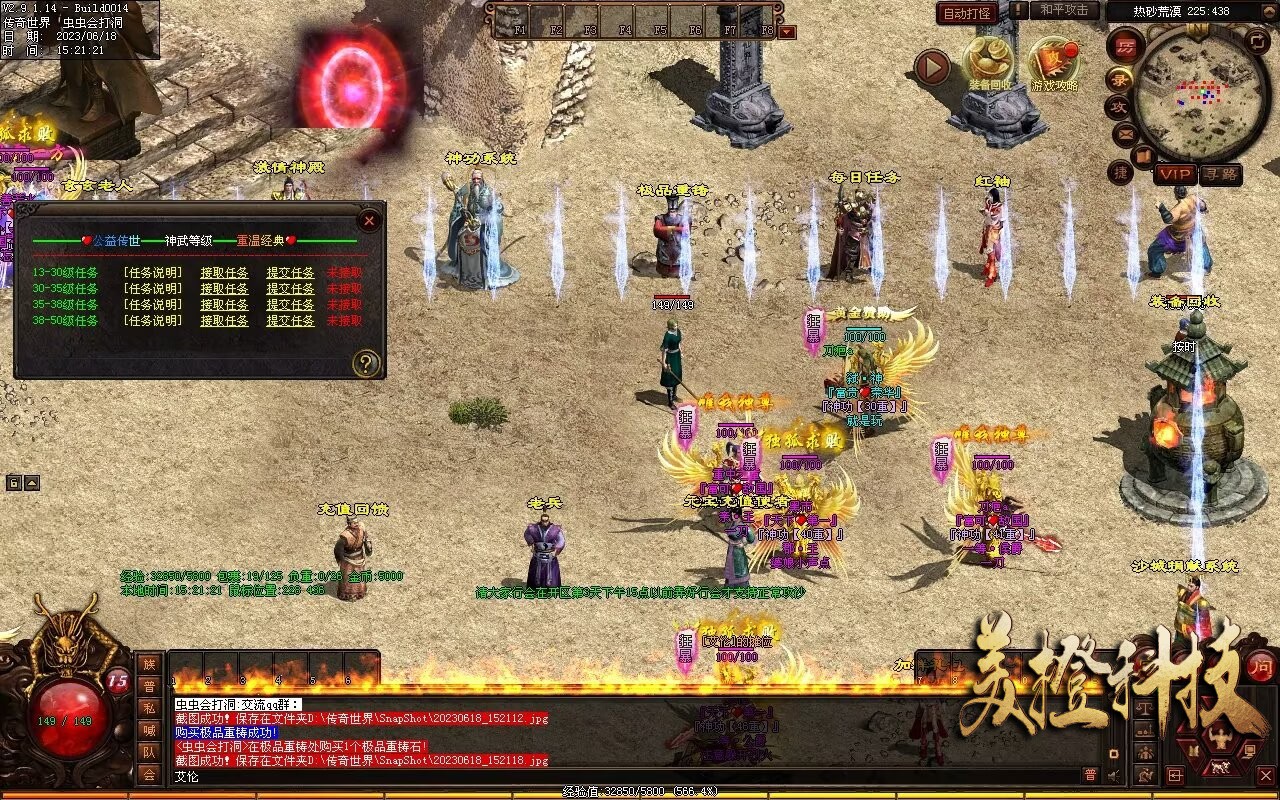
Task: Close the quest list panel
Action: [369, 220]
